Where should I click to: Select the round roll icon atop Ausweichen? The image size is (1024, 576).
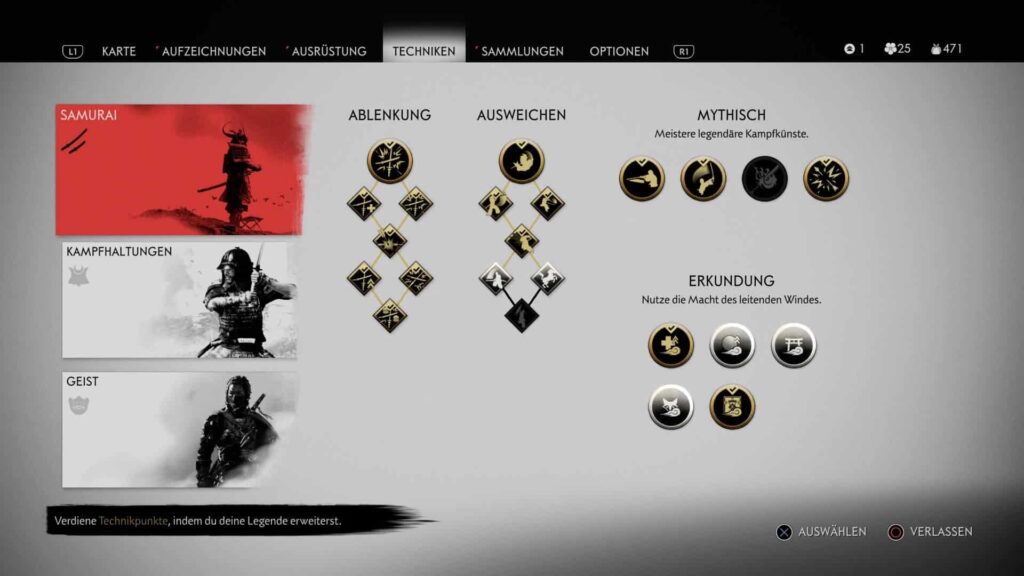[521, 160]
